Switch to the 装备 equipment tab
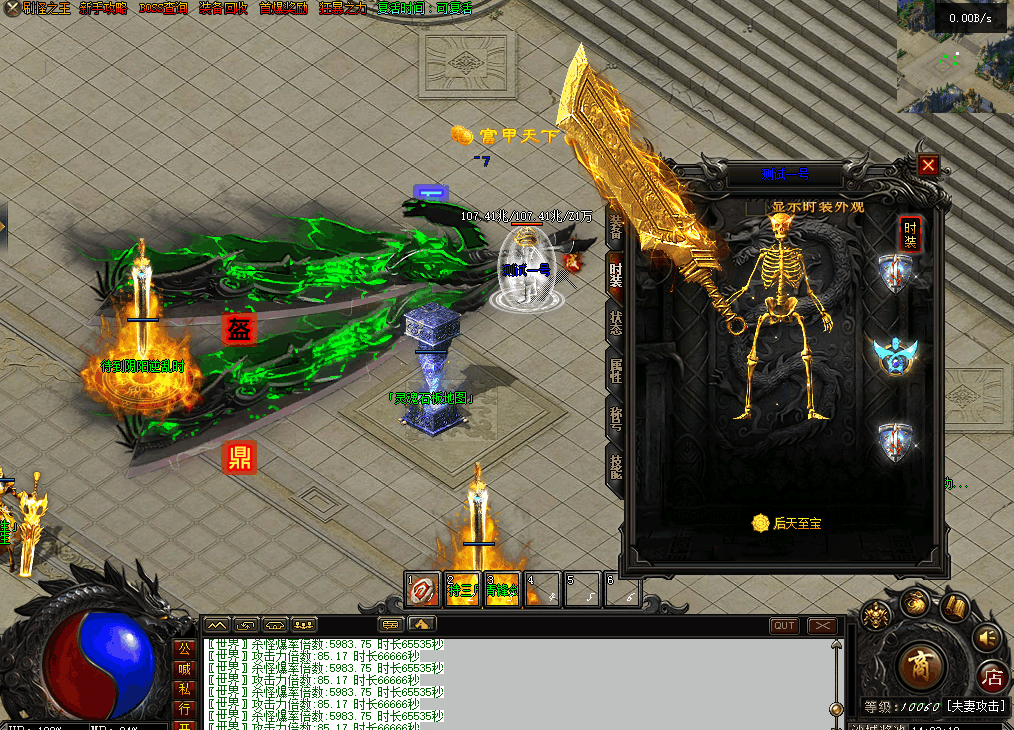The image size is (1014, 730). coord(615,225)
